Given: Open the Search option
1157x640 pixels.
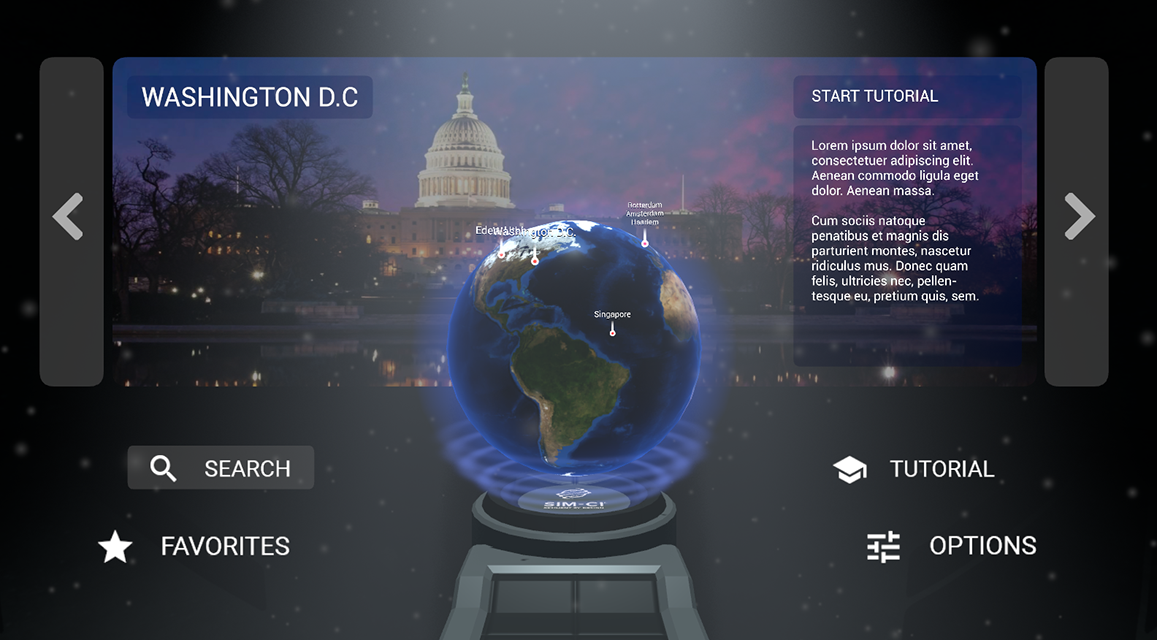Looking at the screenshot, I should point(221,468).
